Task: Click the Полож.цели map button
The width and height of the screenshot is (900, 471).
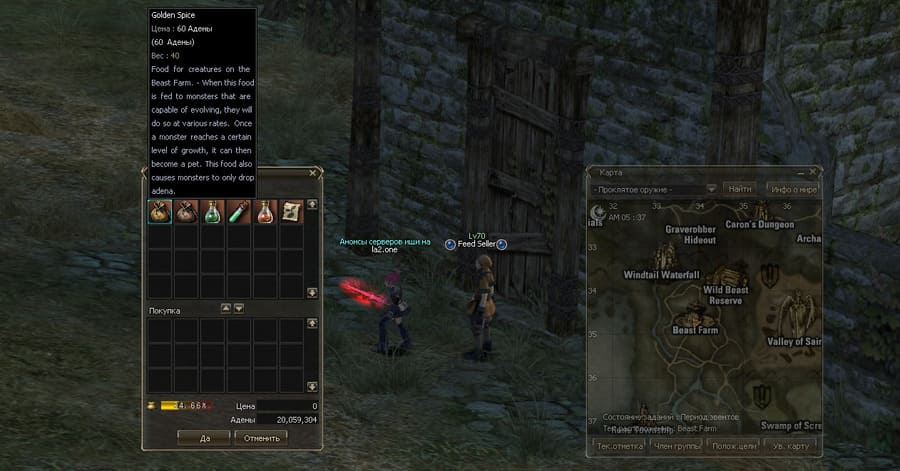Action: [x=736, y=445]
